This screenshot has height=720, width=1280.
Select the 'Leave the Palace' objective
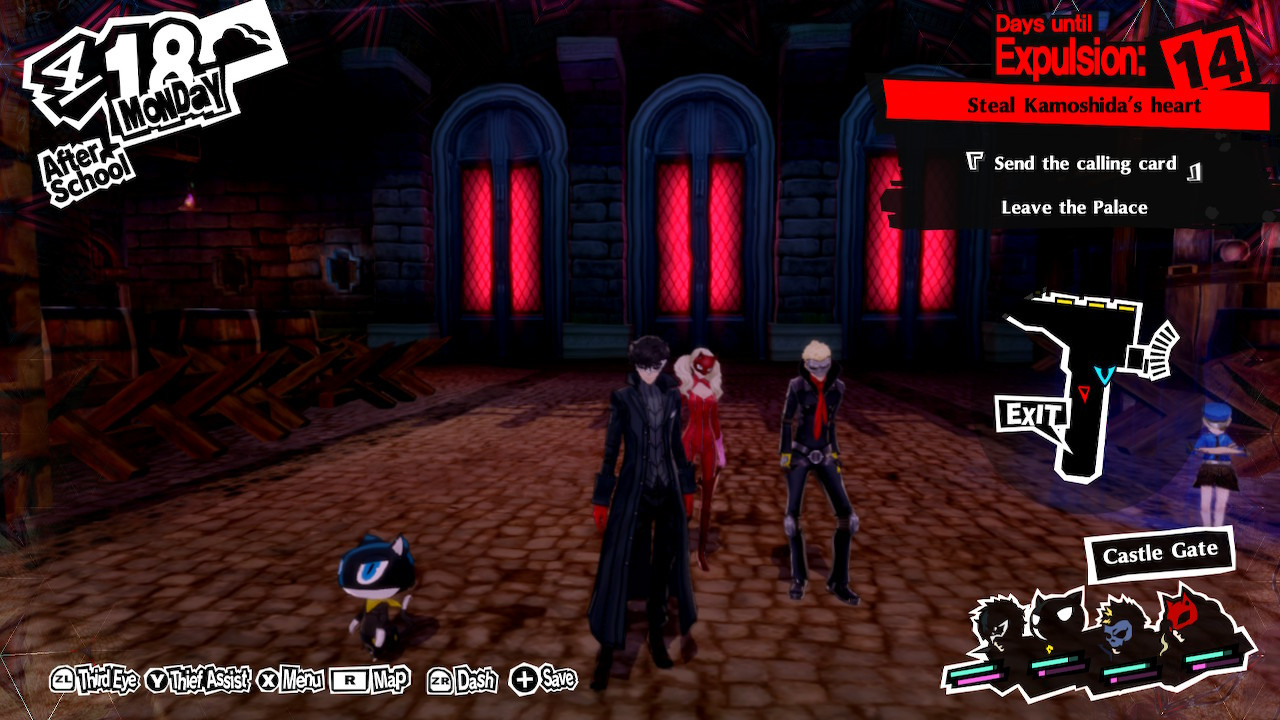pos(1076,208)
